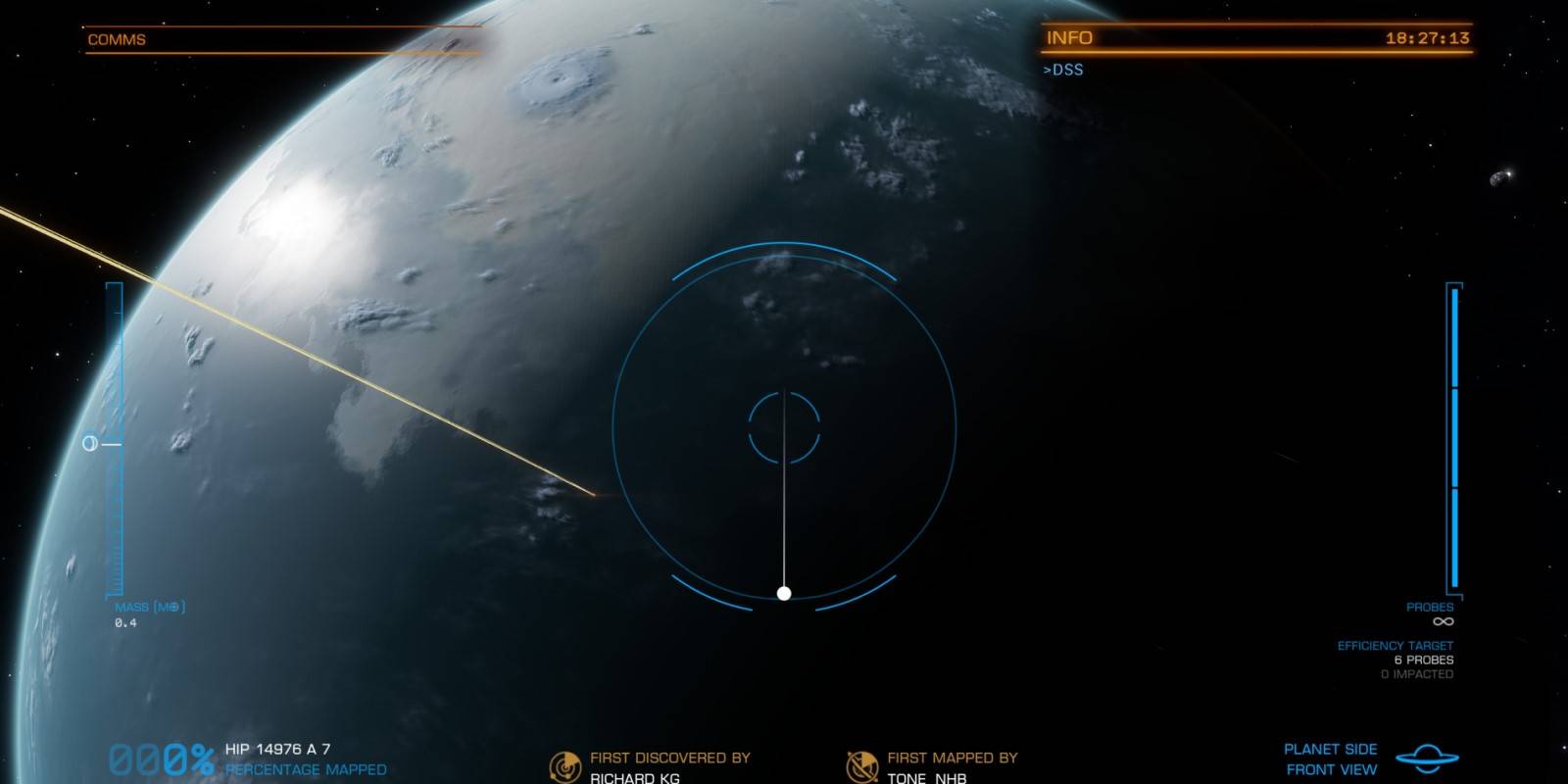Click the probe launch marker dot
The width and height of the screenshot is (1568, 784).
tap(784, 592)
